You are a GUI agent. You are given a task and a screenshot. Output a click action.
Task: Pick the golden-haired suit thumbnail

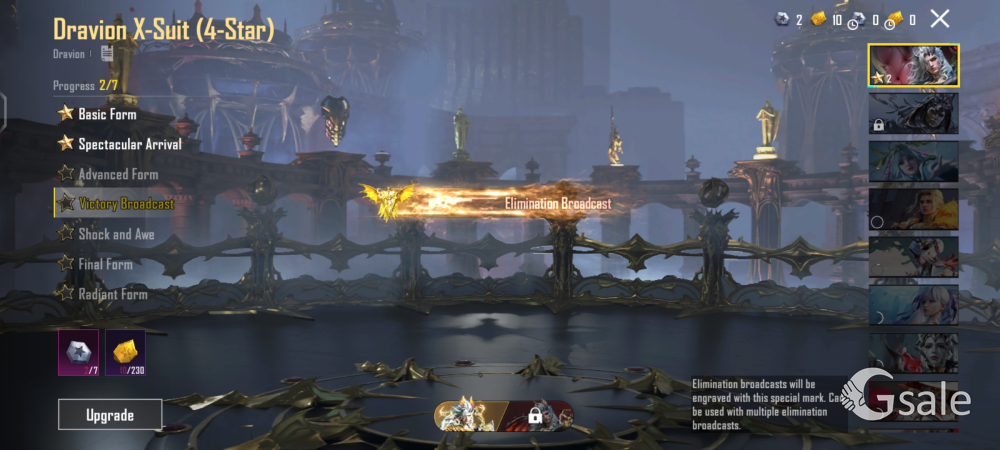pyautogui.click(x=913, y=209)
